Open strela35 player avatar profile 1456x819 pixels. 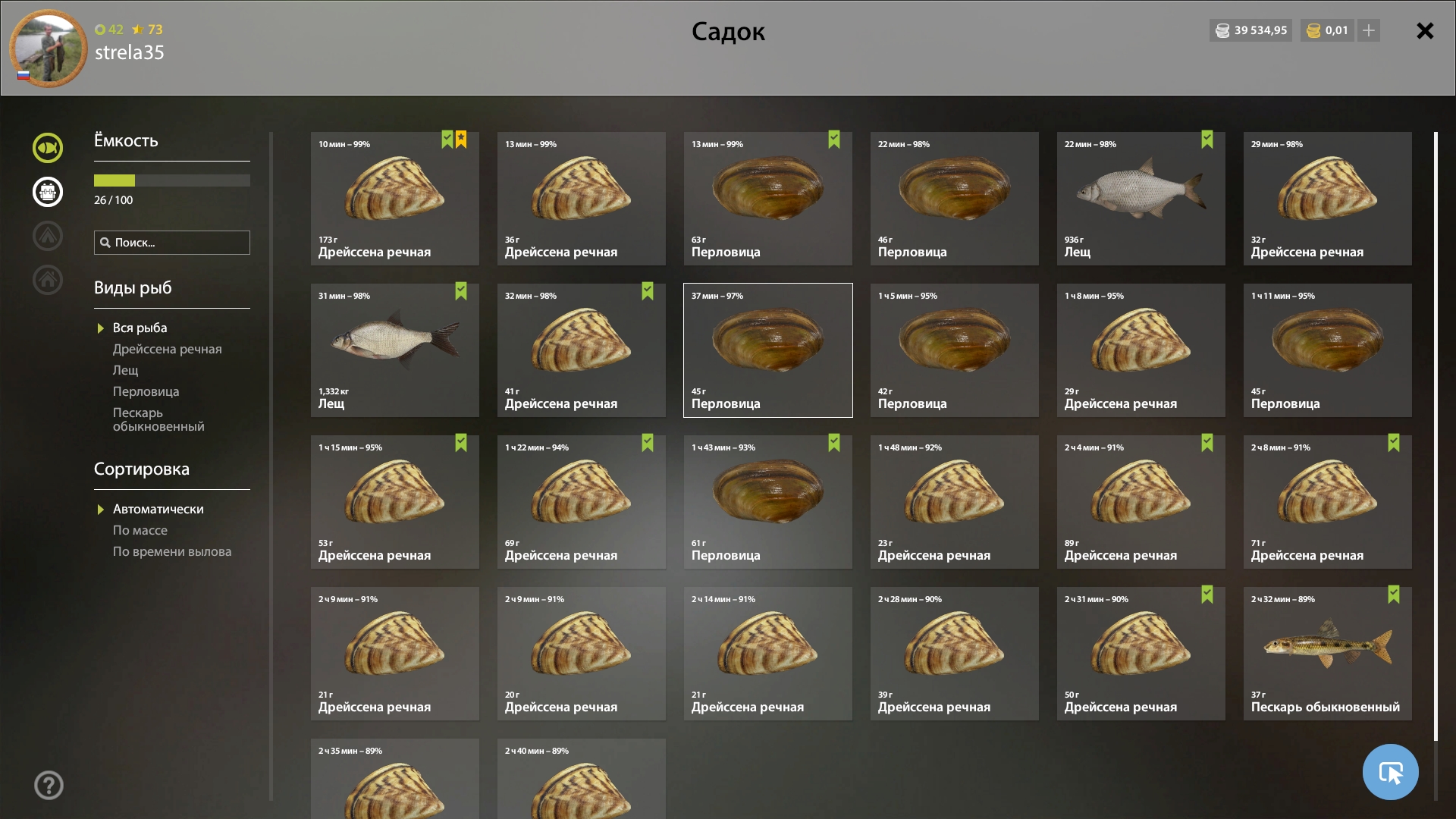pos(49,48)
